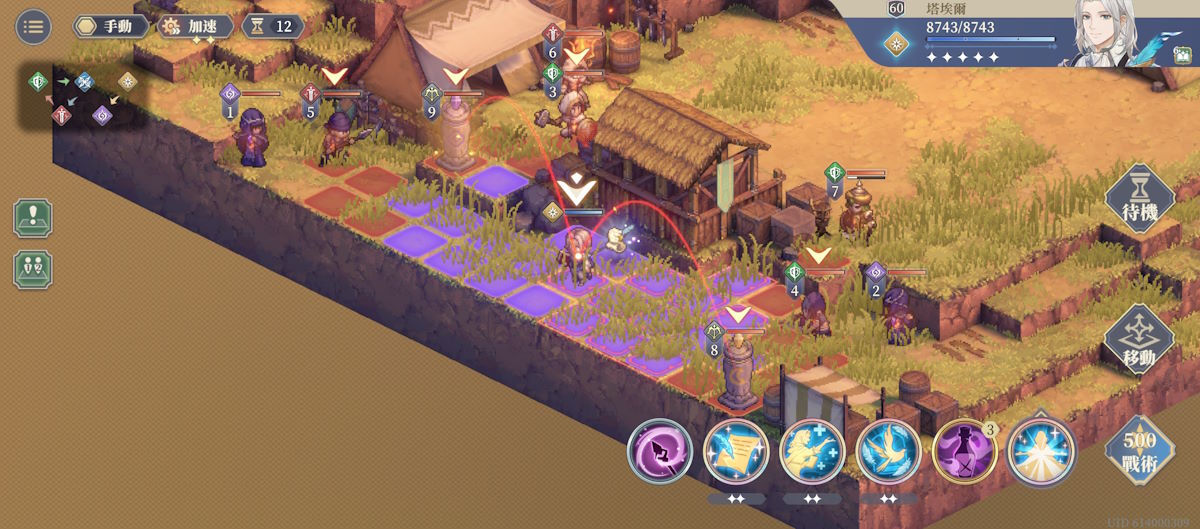Use the purple potion bottle skill
Screen dimensions: 1200x529
coord(964,452)
